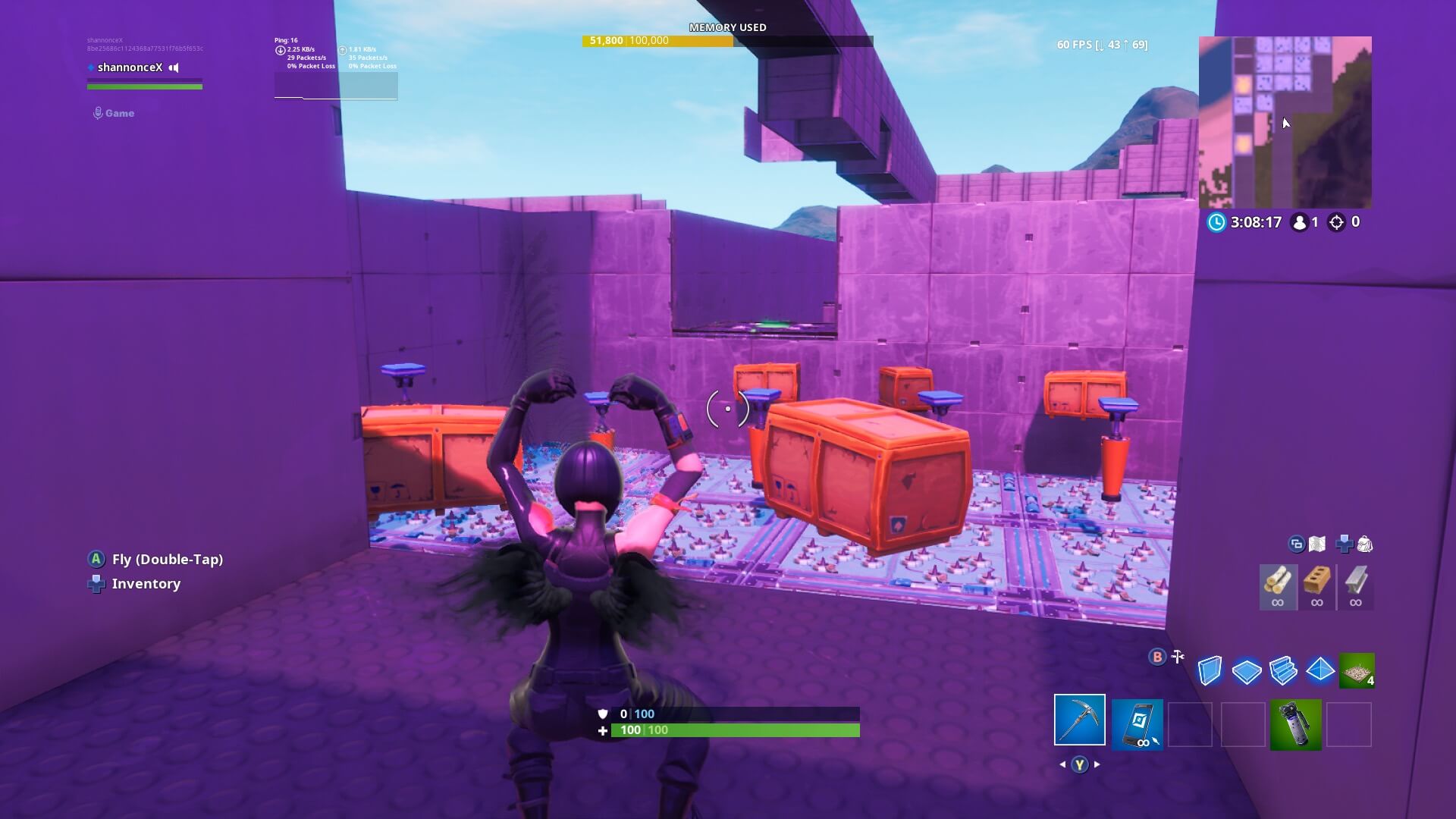The width and height of the screenshot is (1456, 819).
Task: Select the spike trap build slot
Action: point(1357,671)
